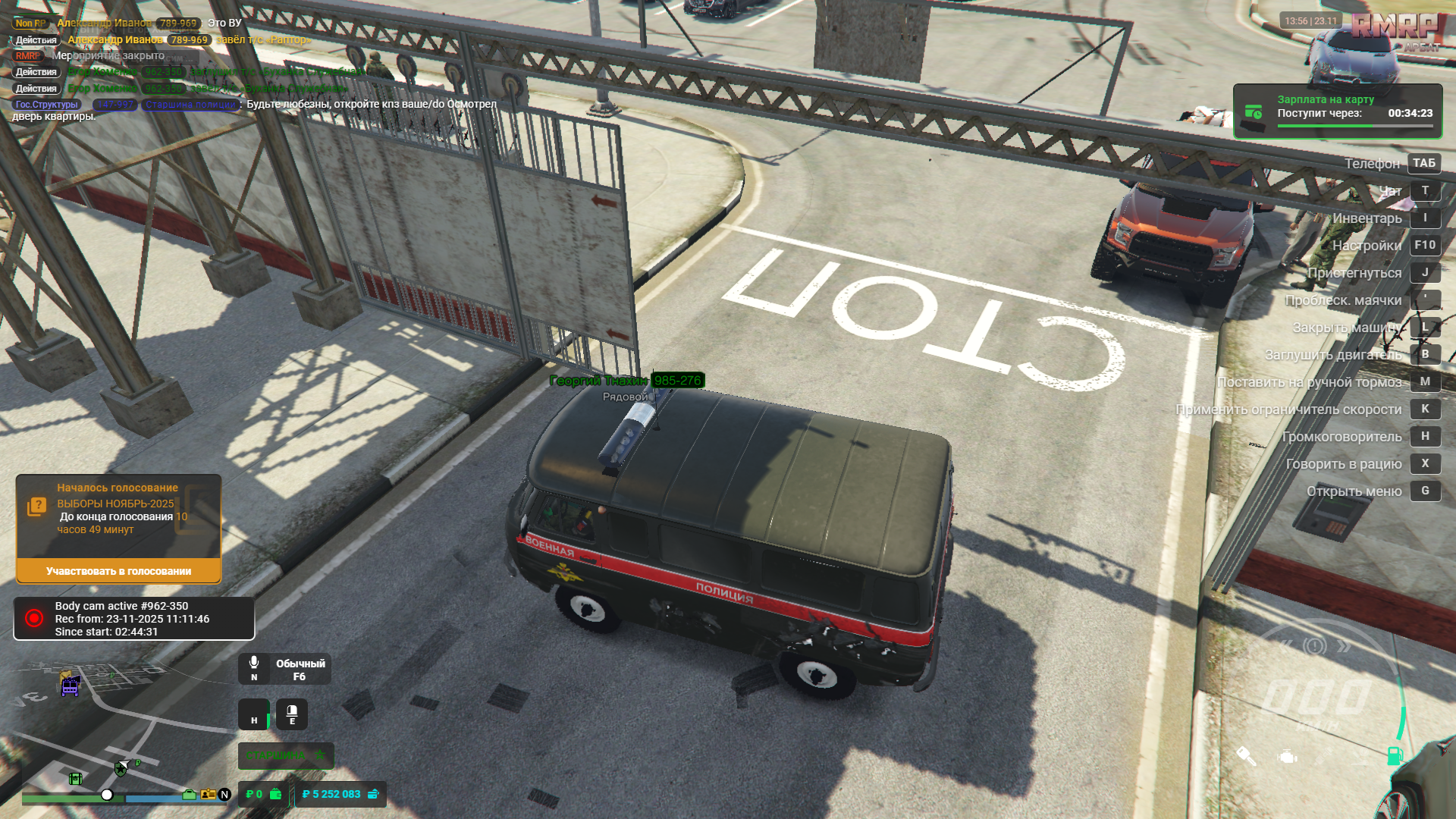Toggle the siren lamp with the E button

(292, 714)
